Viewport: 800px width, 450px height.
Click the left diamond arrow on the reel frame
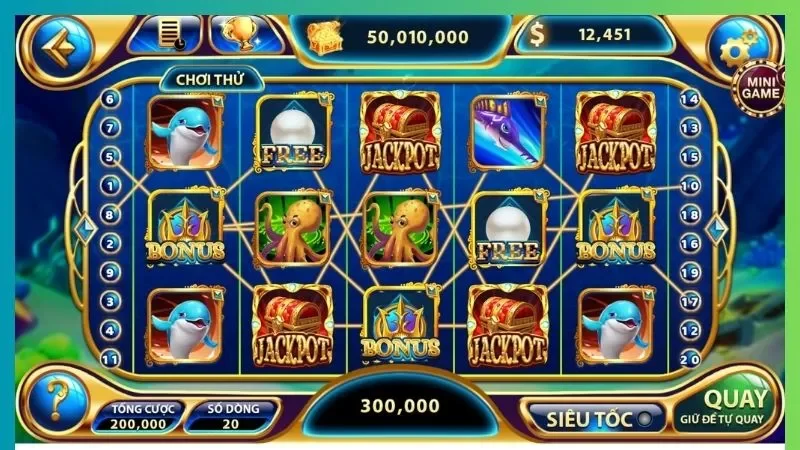click(x=84, y=228)
